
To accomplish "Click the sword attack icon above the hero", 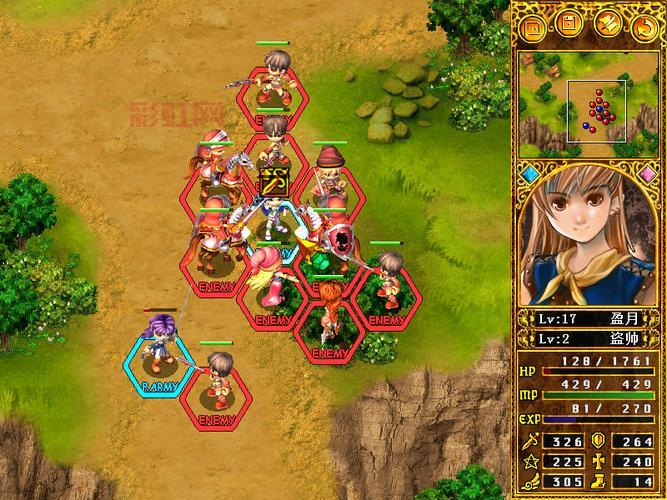I will pos(273,183).
